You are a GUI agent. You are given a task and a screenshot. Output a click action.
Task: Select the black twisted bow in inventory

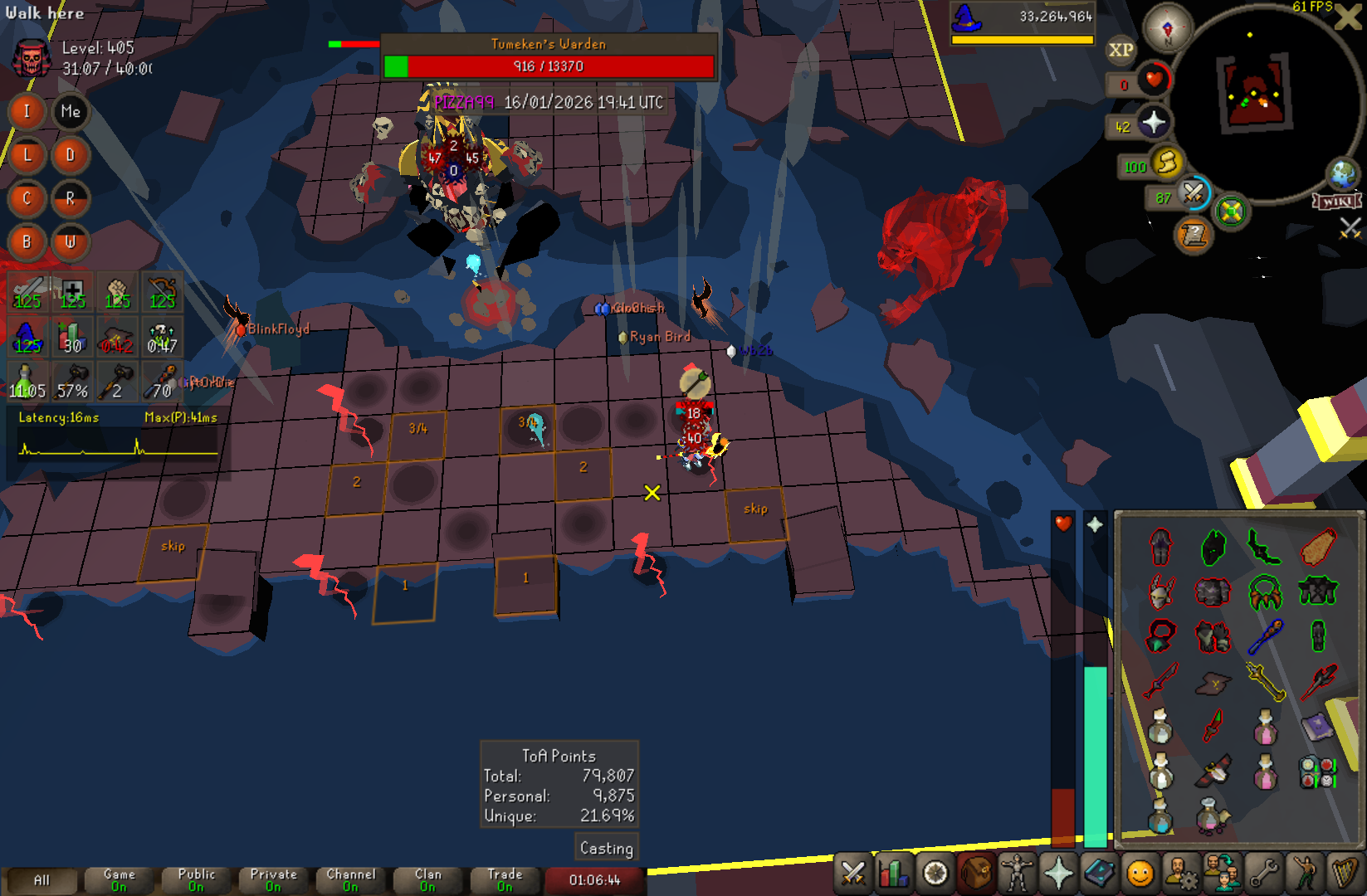[1264, 548]
